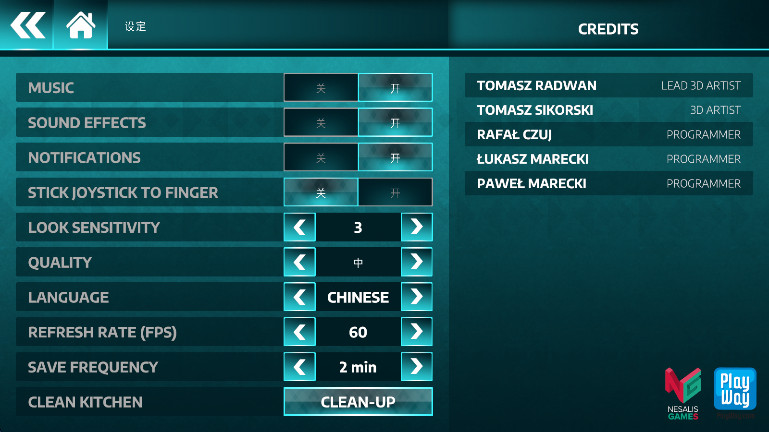Increase Look Sensitivity
769x432 pixels.
(417, 227)
